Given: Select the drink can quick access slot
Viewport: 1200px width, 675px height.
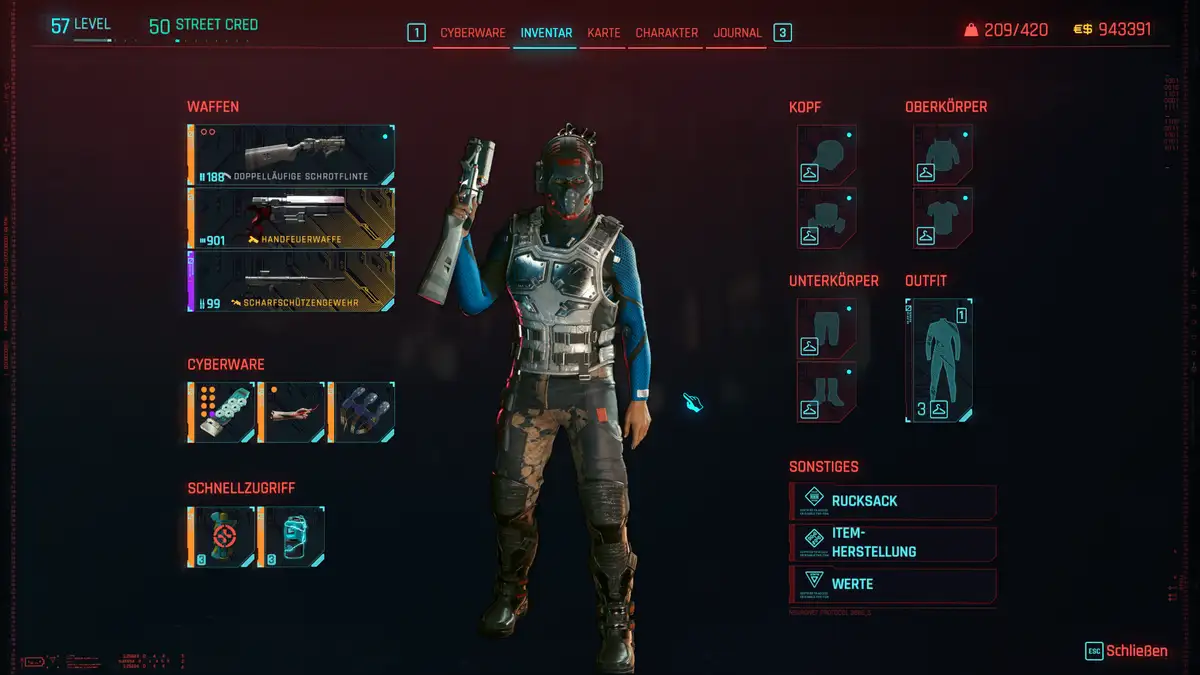Looking at the screenshot, I should coord(291,537).
